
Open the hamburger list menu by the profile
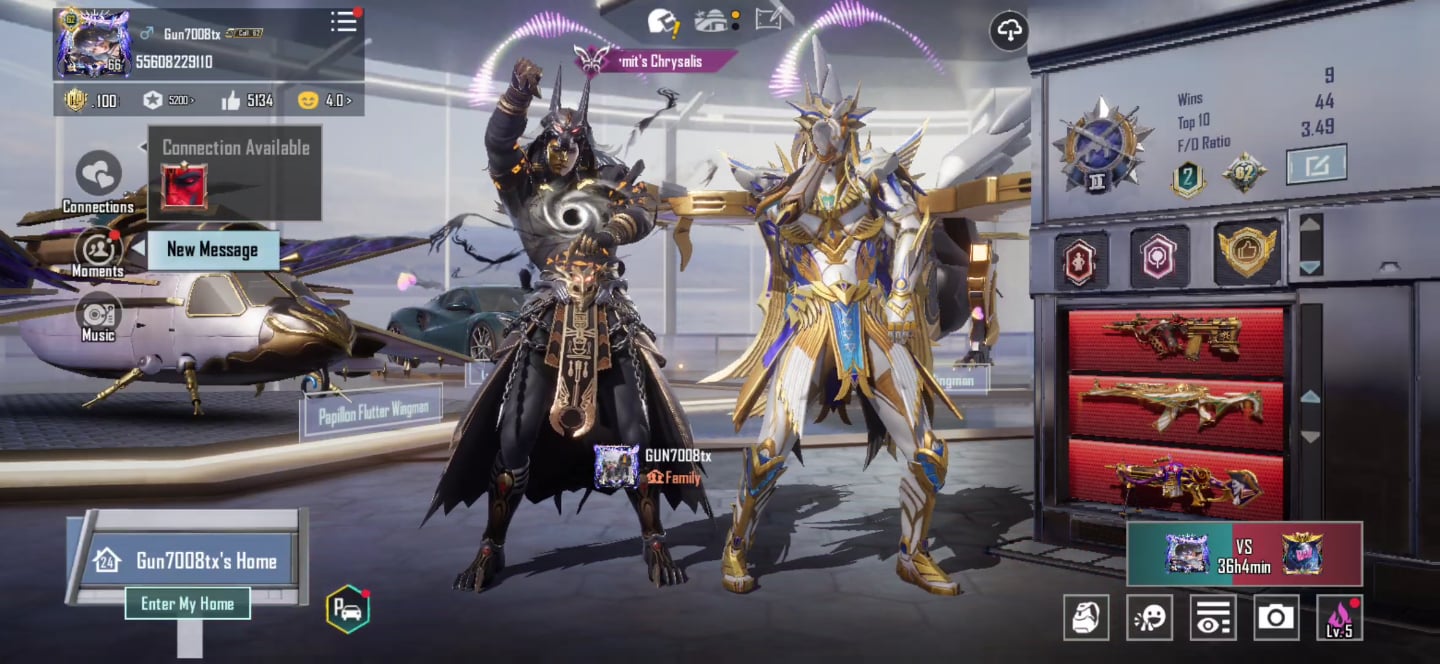pyautogui.click(x=344, y=22)
